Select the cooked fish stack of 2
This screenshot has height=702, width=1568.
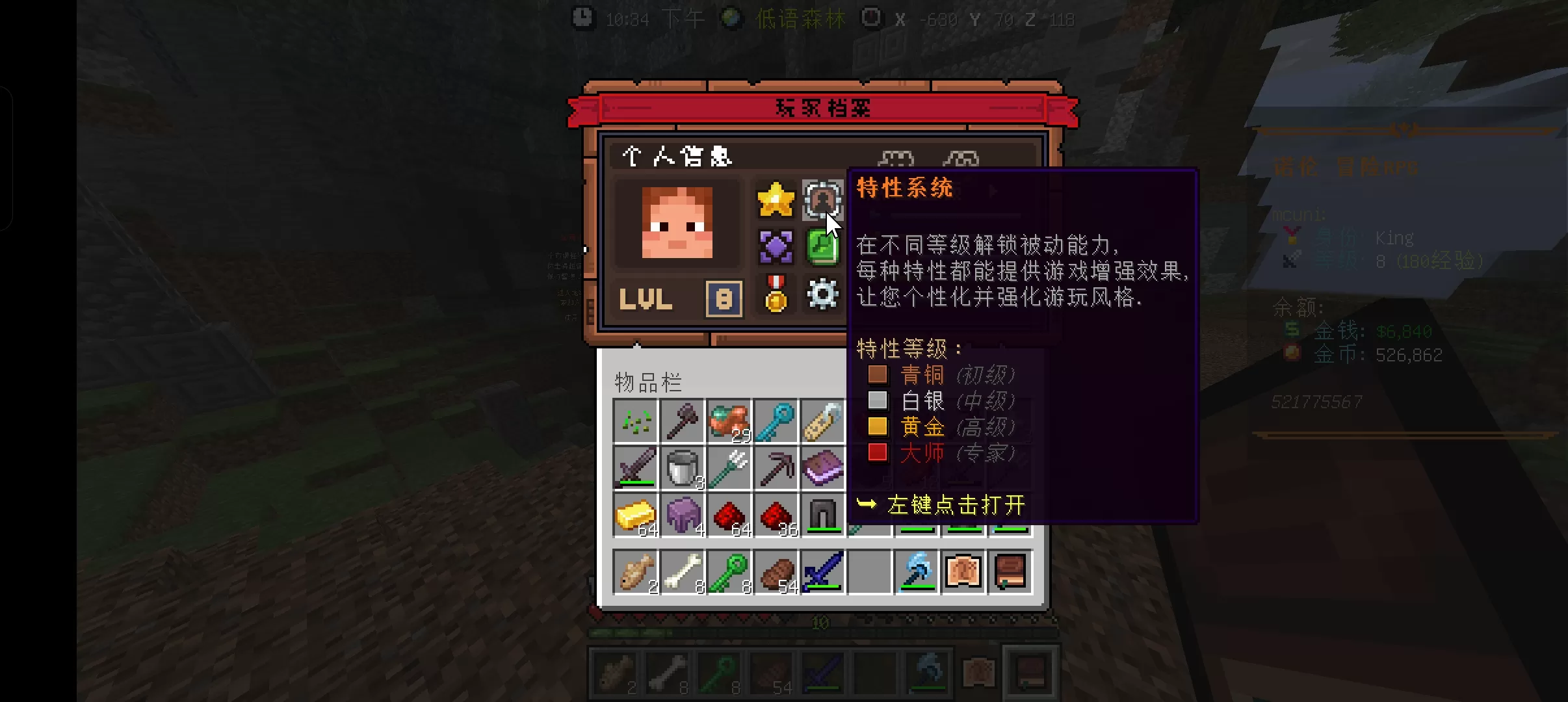click(x=636, y=572)
